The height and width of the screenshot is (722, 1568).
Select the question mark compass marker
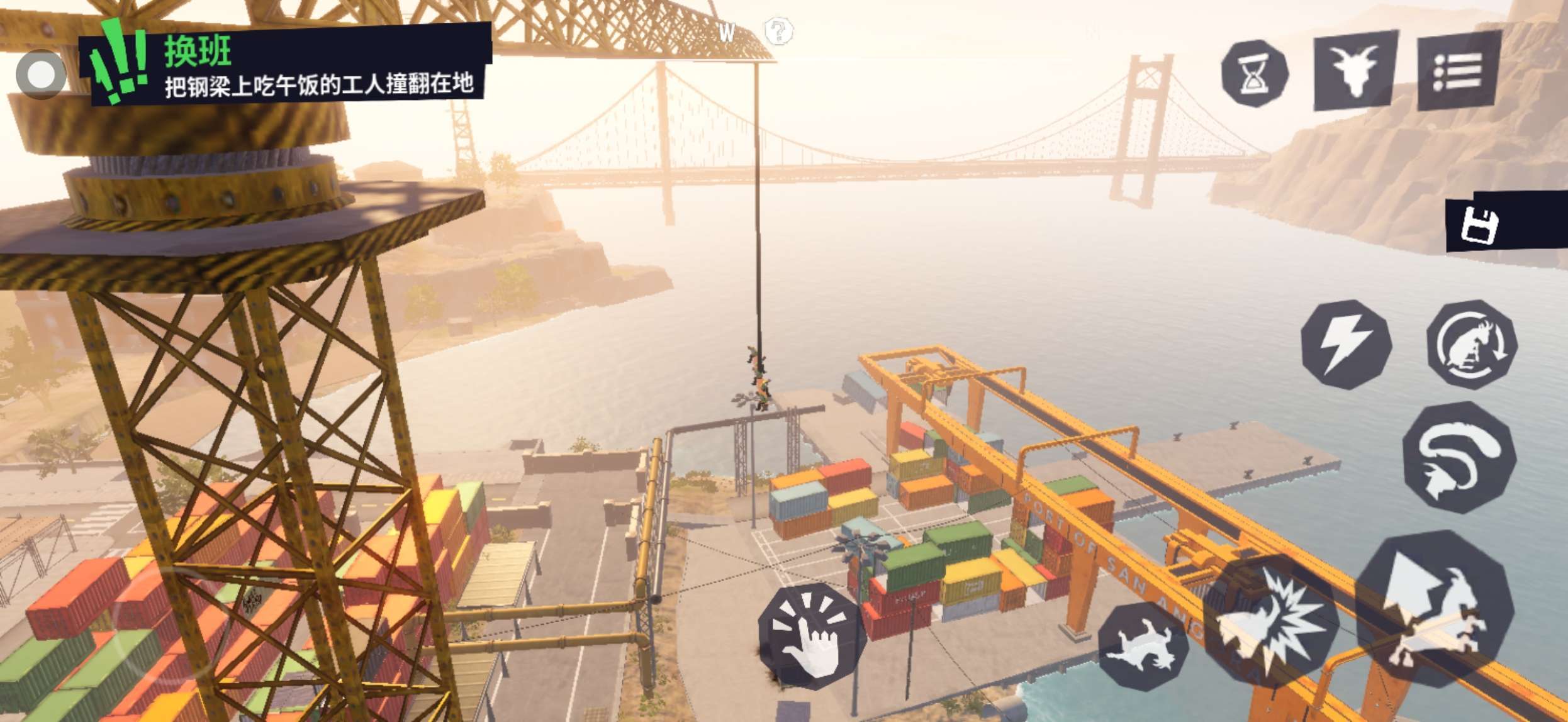(778, 30)
